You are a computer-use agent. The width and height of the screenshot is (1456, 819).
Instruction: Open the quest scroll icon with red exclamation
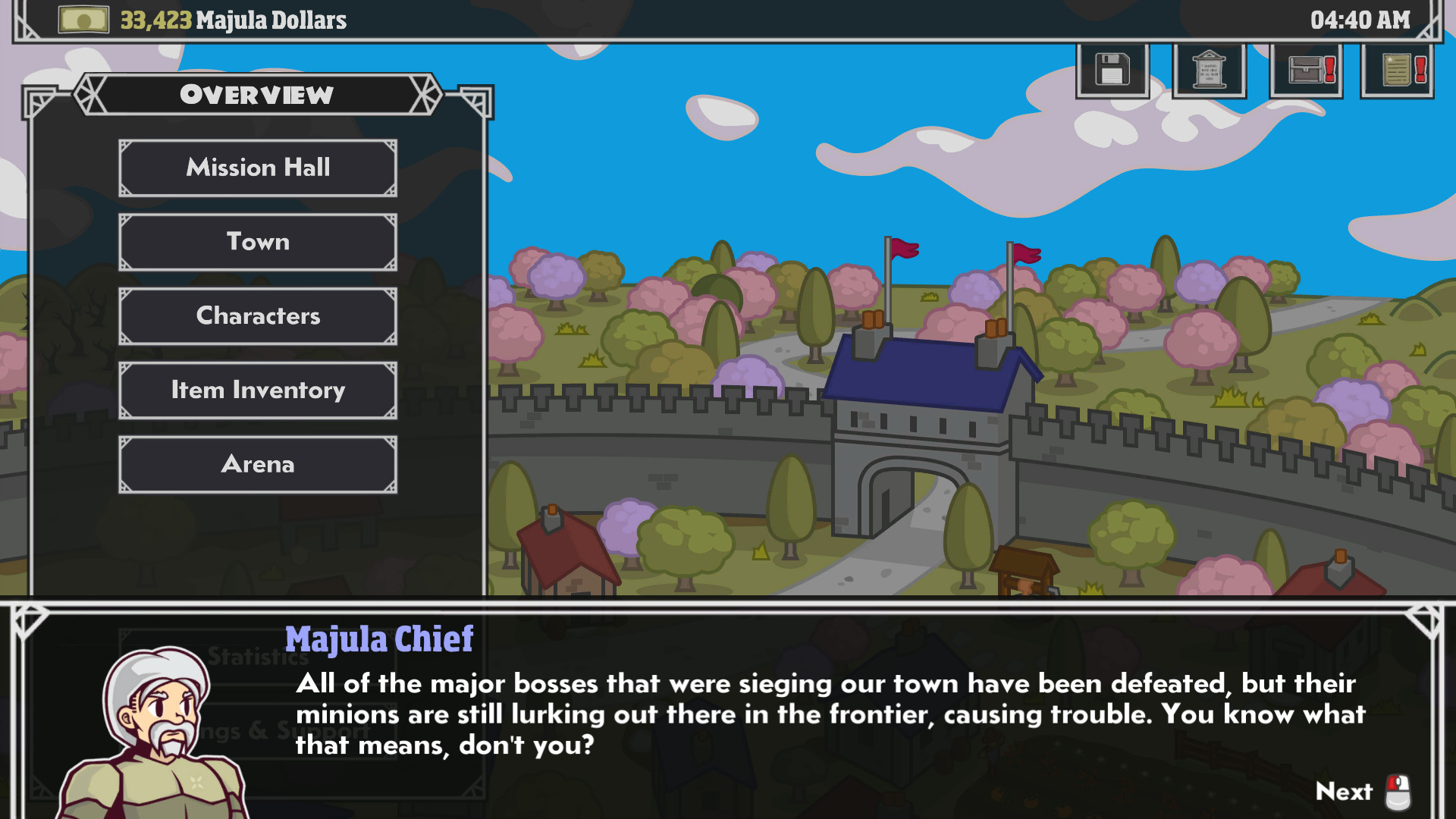1398,70
